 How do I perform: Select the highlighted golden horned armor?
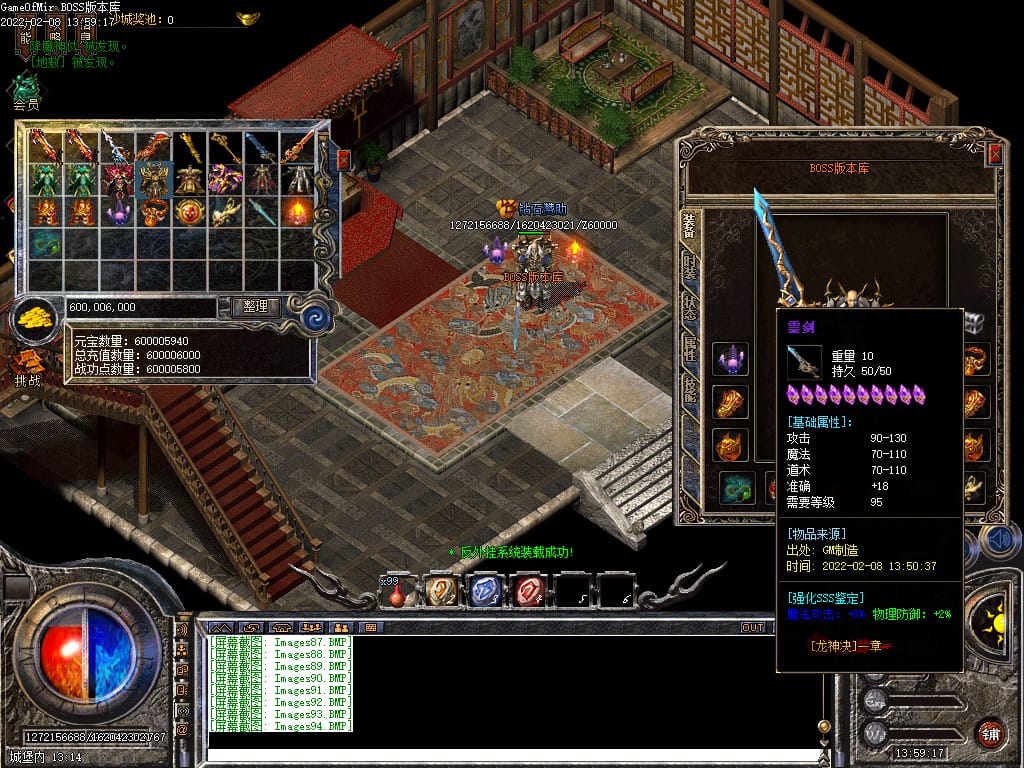pyautogui.click(x=153, y=180)
